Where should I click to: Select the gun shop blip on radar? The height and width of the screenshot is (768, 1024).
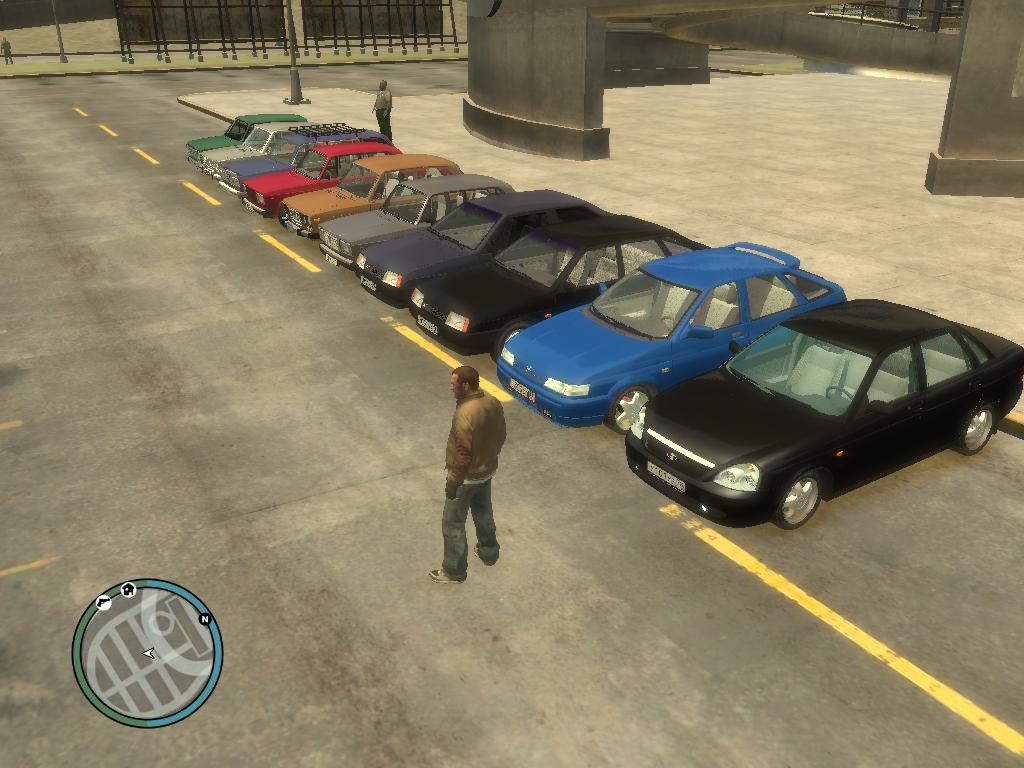point(103,601)
